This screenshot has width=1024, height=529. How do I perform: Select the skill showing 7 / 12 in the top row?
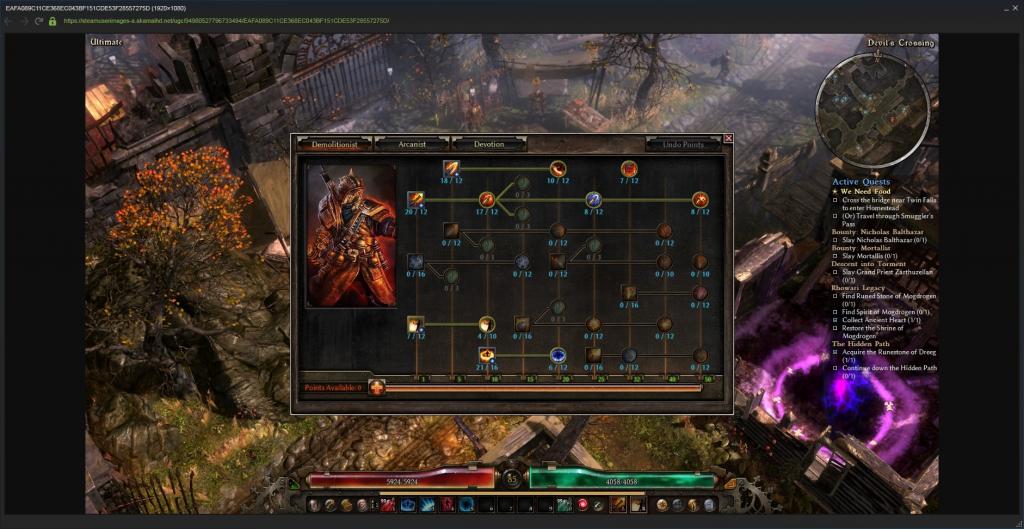pyautogui.click(x=629, y=168)
